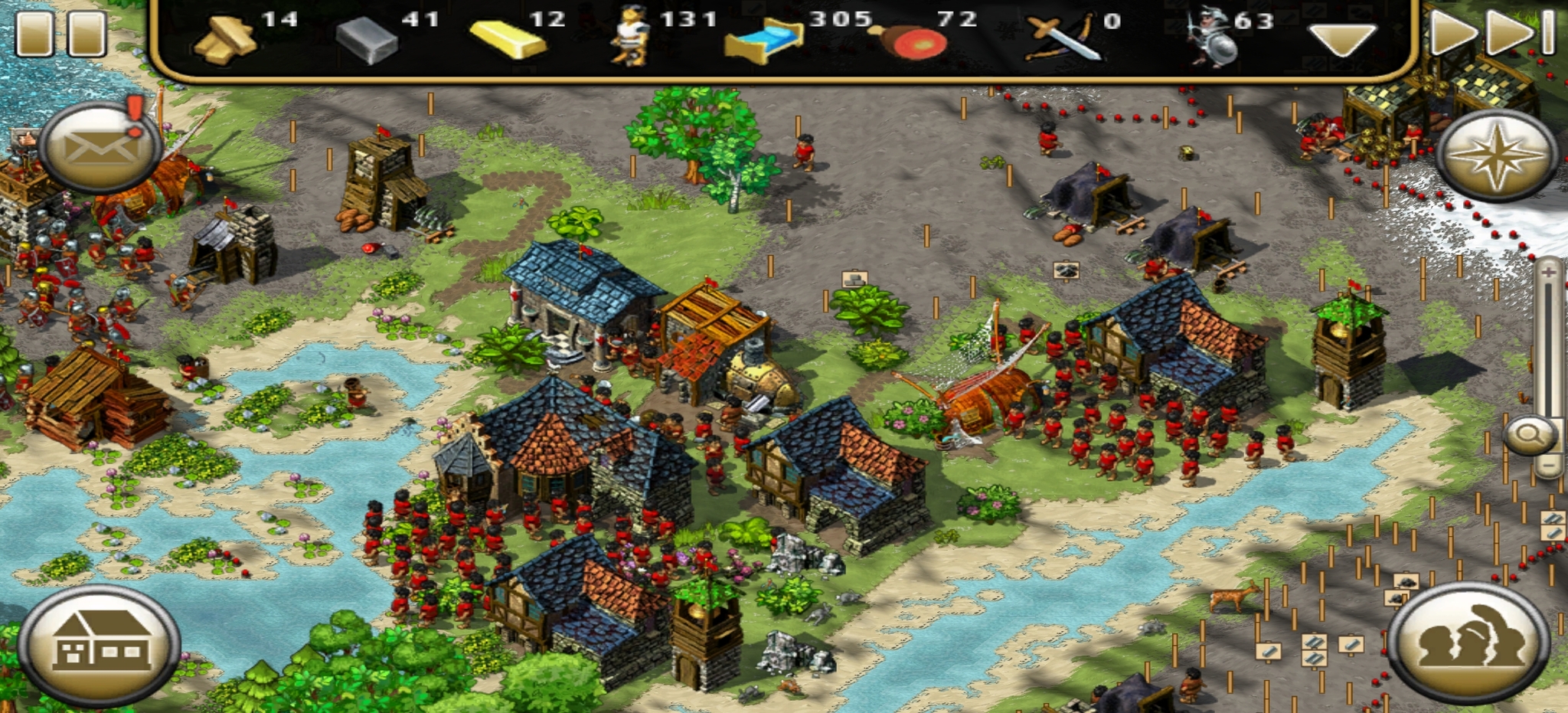Pause the game with the pause button

click(60, 32)
